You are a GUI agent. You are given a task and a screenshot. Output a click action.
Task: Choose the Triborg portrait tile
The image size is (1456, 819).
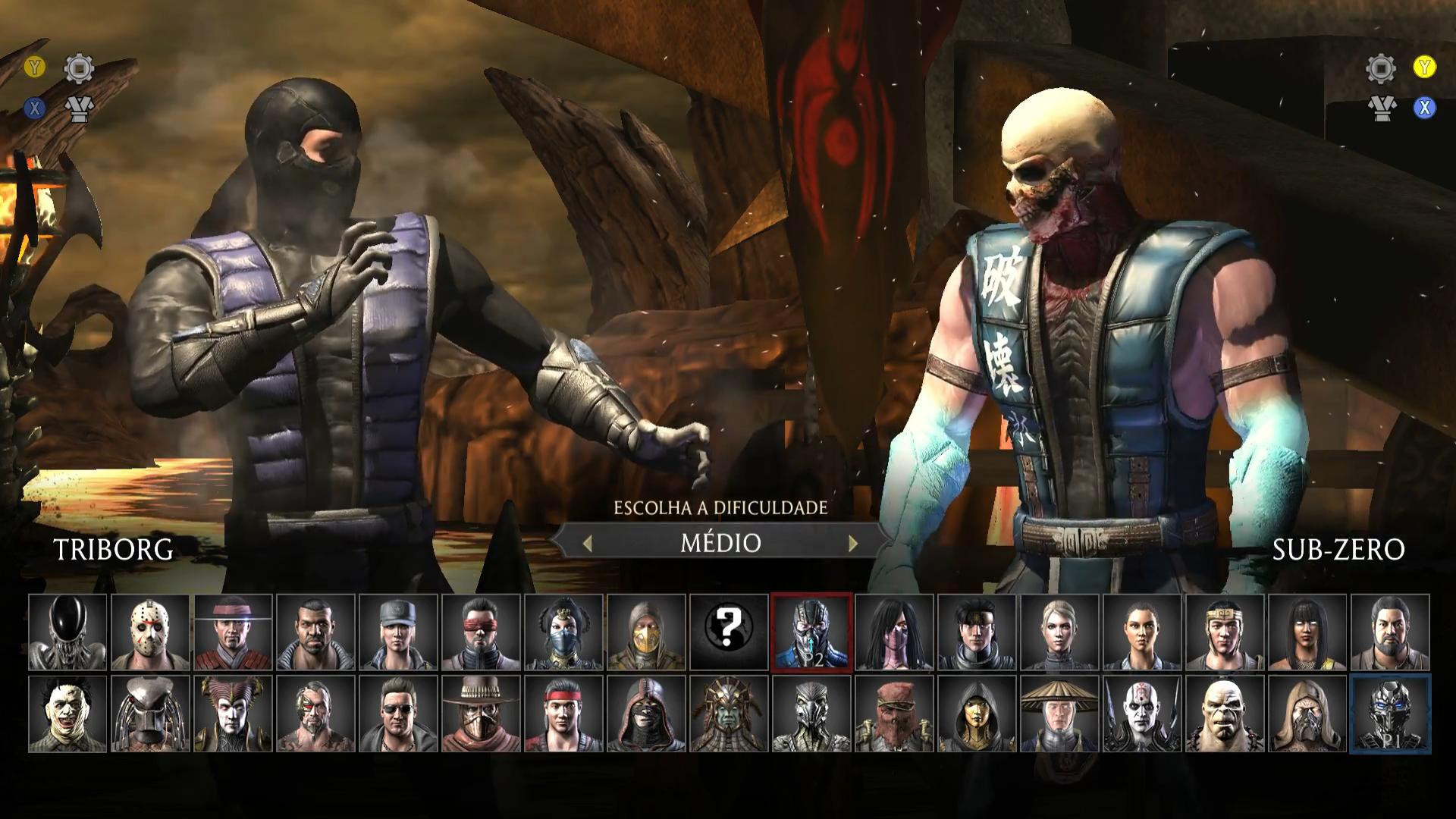tap(1390, 714)
